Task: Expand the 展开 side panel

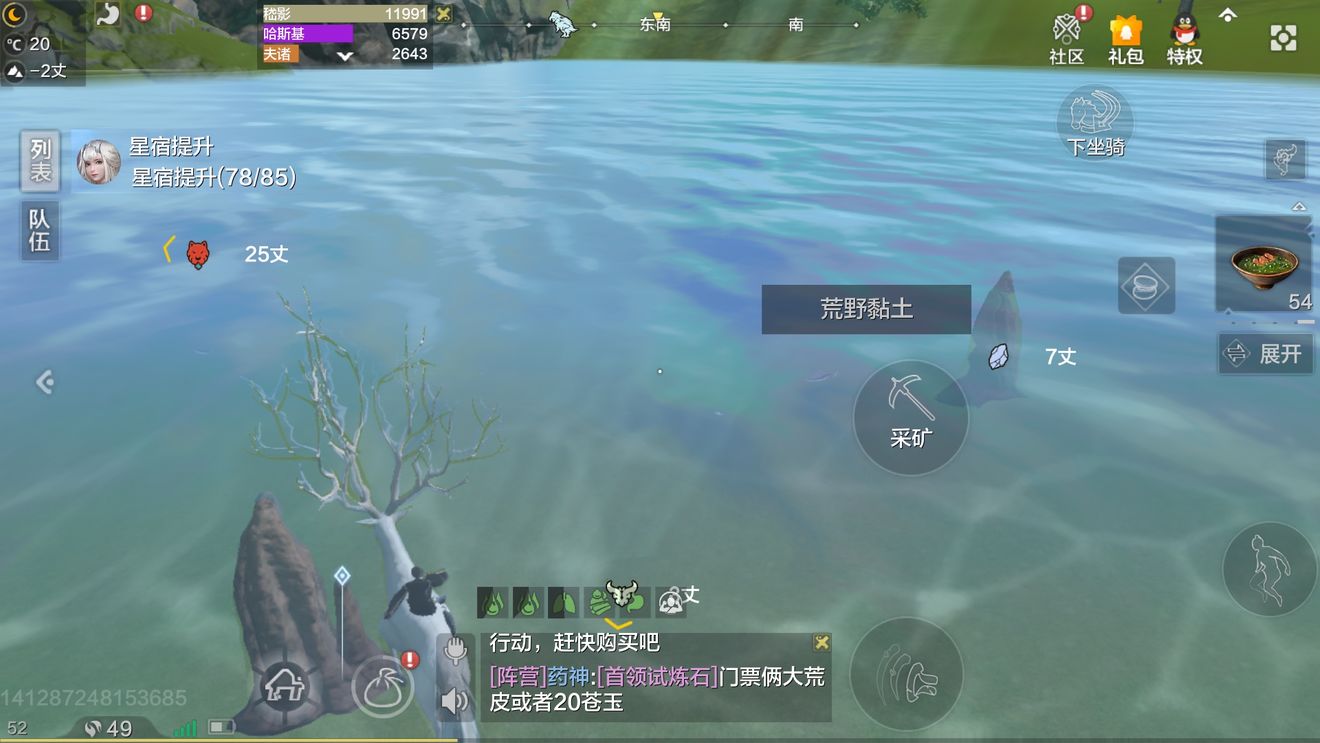Action: (1264, 353)
